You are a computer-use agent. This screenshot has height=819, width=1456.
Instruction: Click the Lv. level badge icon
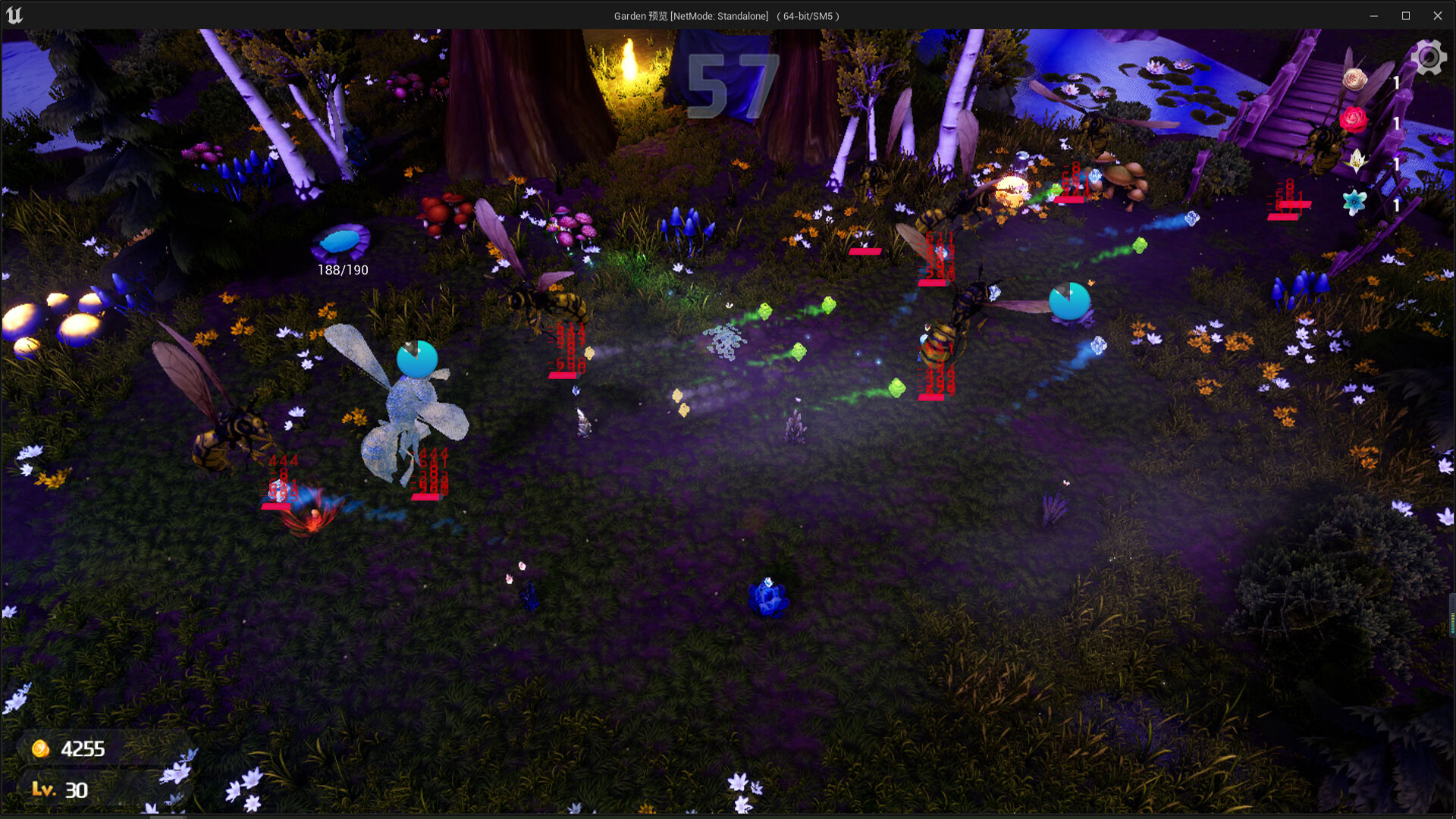point(45,790)
